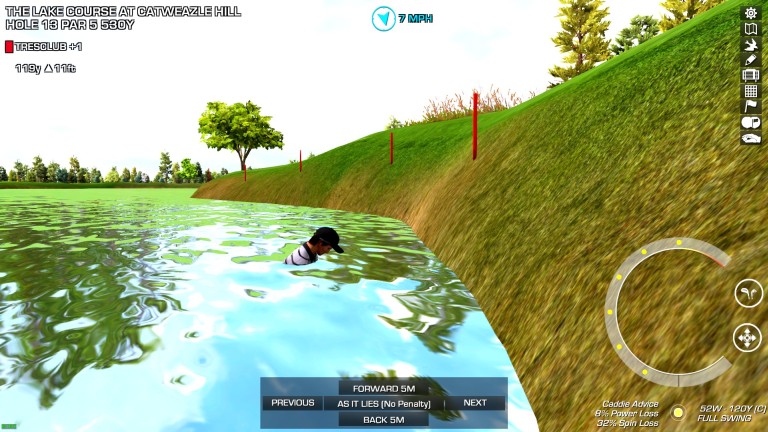Viewport: 768px width, 432px height.
Task: Click the PREVIOUS button
Action: coord(293,403)
